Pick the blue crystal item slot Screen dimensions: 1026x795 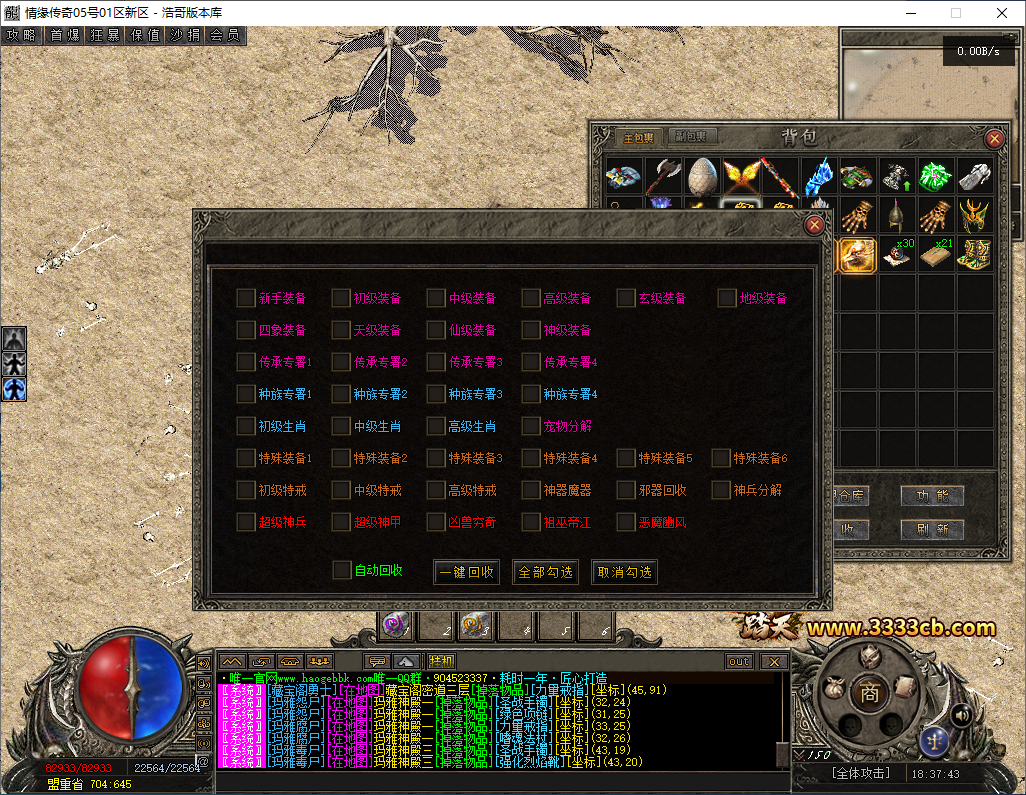pos(819,177)
